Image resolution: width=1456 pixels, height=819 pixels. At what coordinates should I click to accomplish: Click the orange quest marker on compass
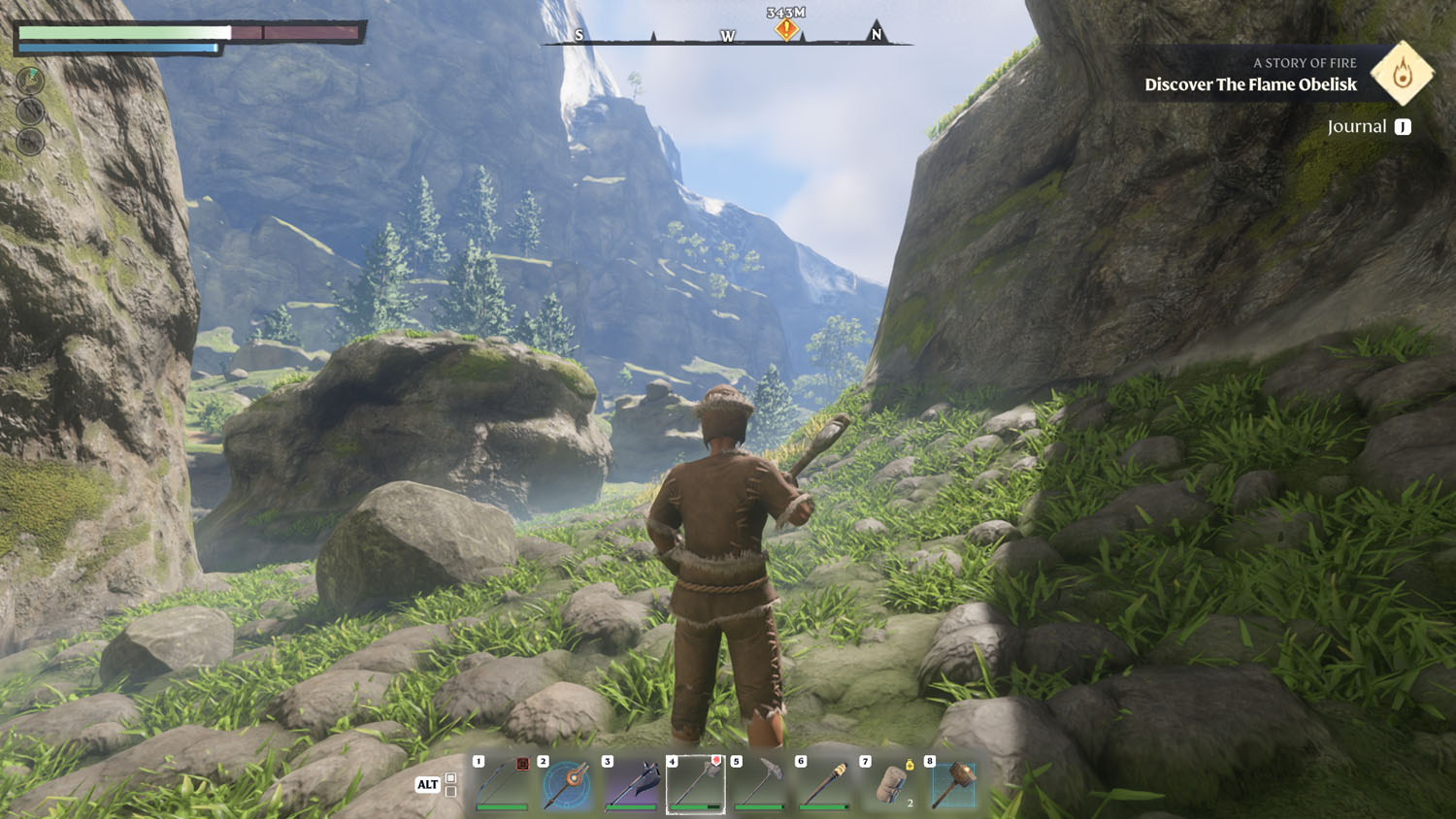point(786,30)
